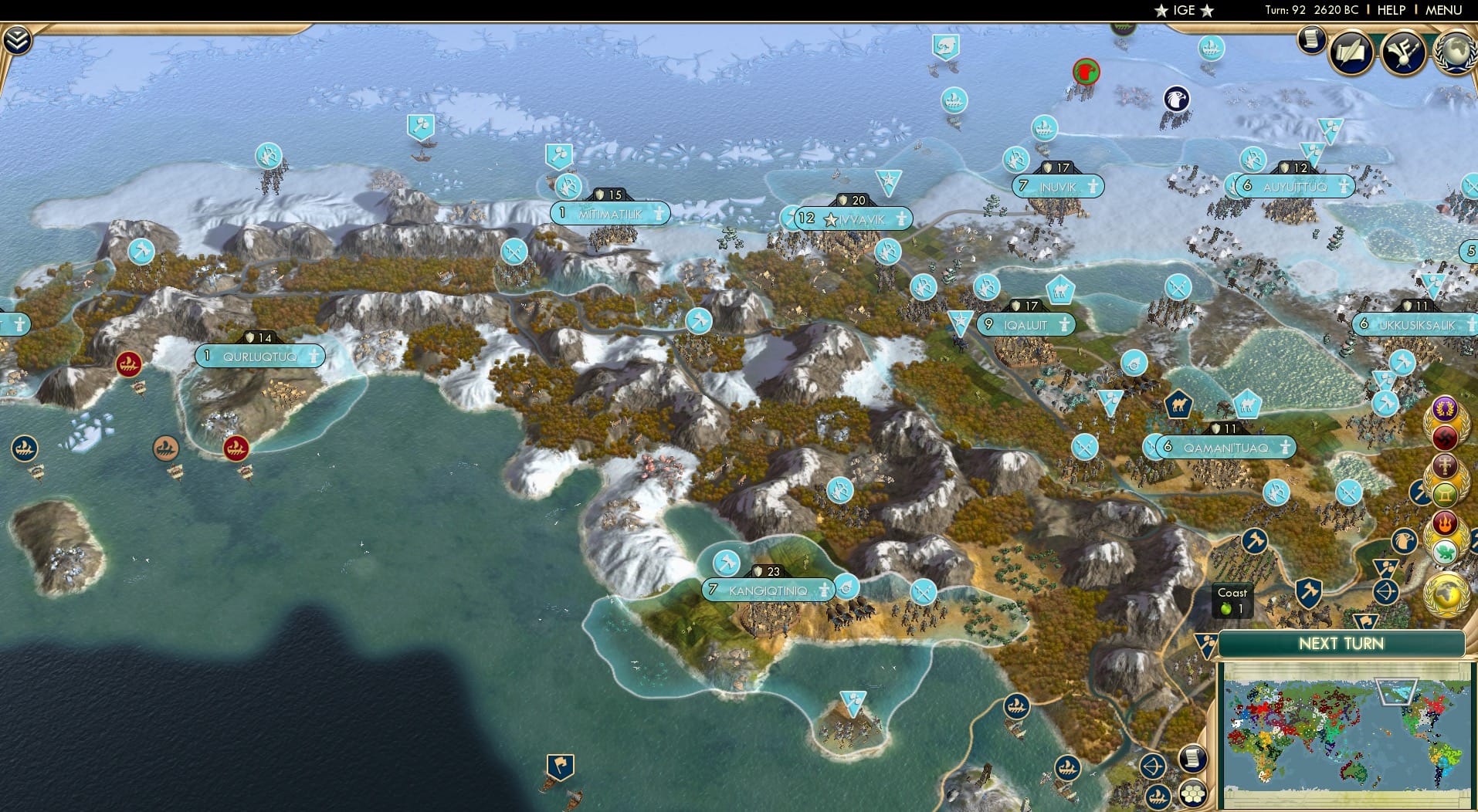
Task: Open the Kangiqtiniq city screen
Action: pyautogui.click(x=768, y=589)
